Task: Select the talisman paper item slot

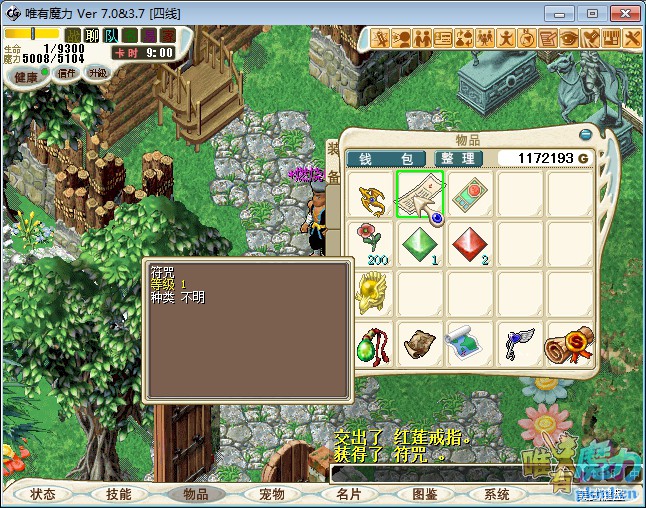Action: [x=420, y=194]
